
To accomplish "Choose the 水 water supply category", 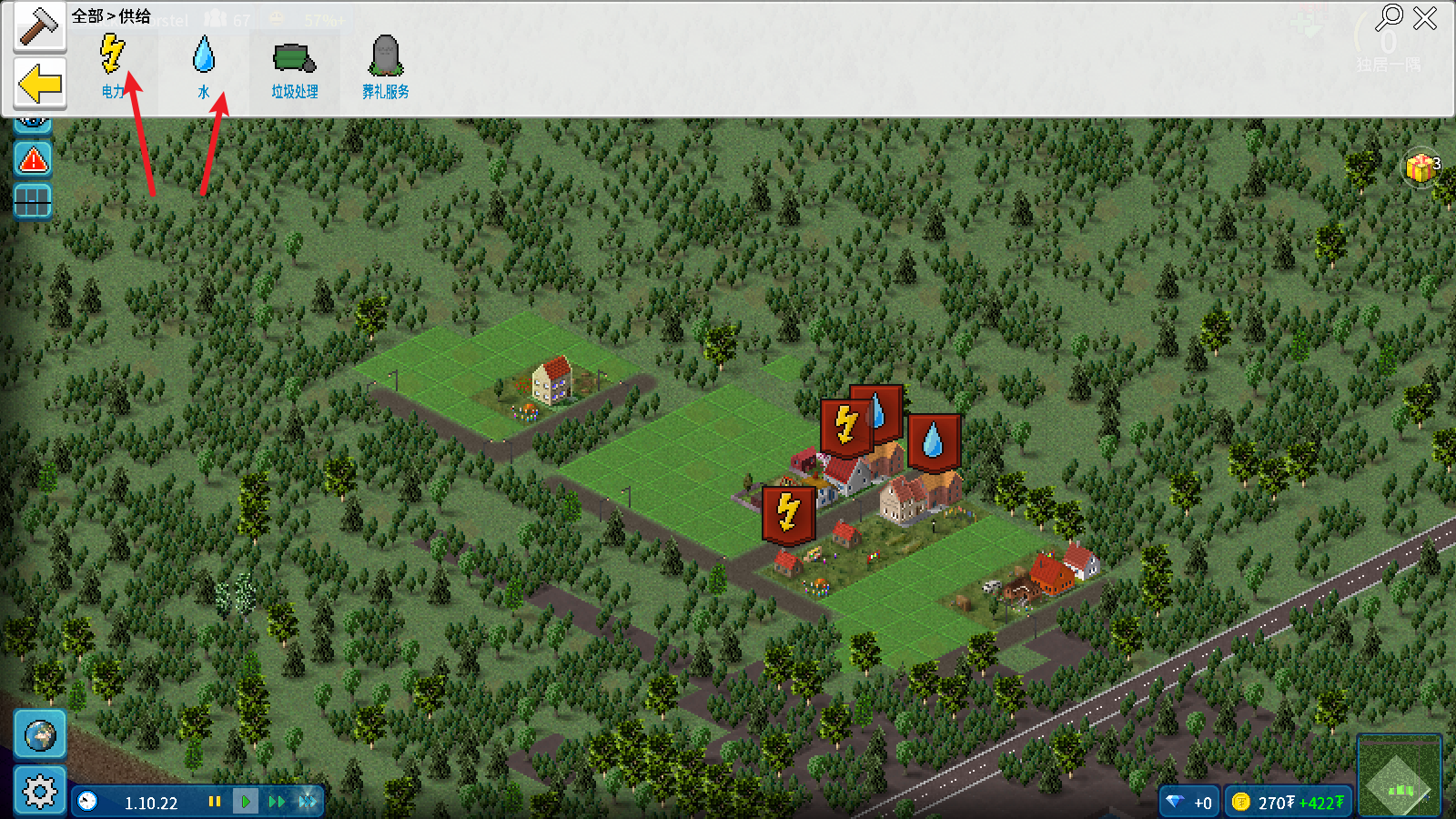I will [204, 64].
